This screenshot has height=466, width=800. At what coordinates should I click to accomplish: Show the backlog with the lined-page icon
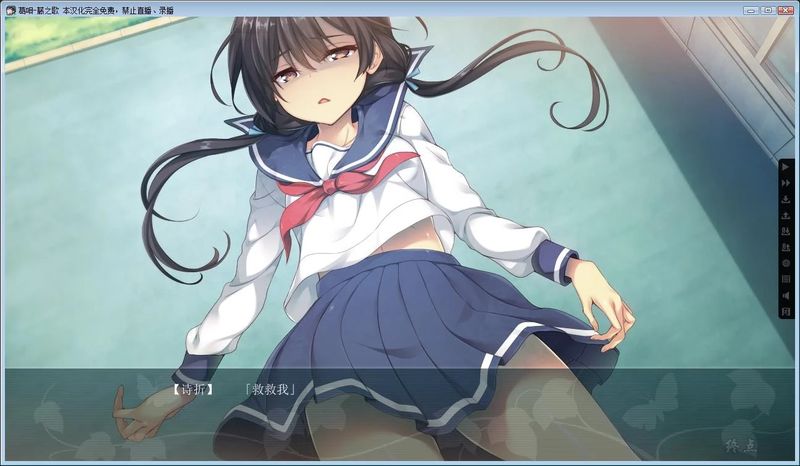(x=786, y=279)
